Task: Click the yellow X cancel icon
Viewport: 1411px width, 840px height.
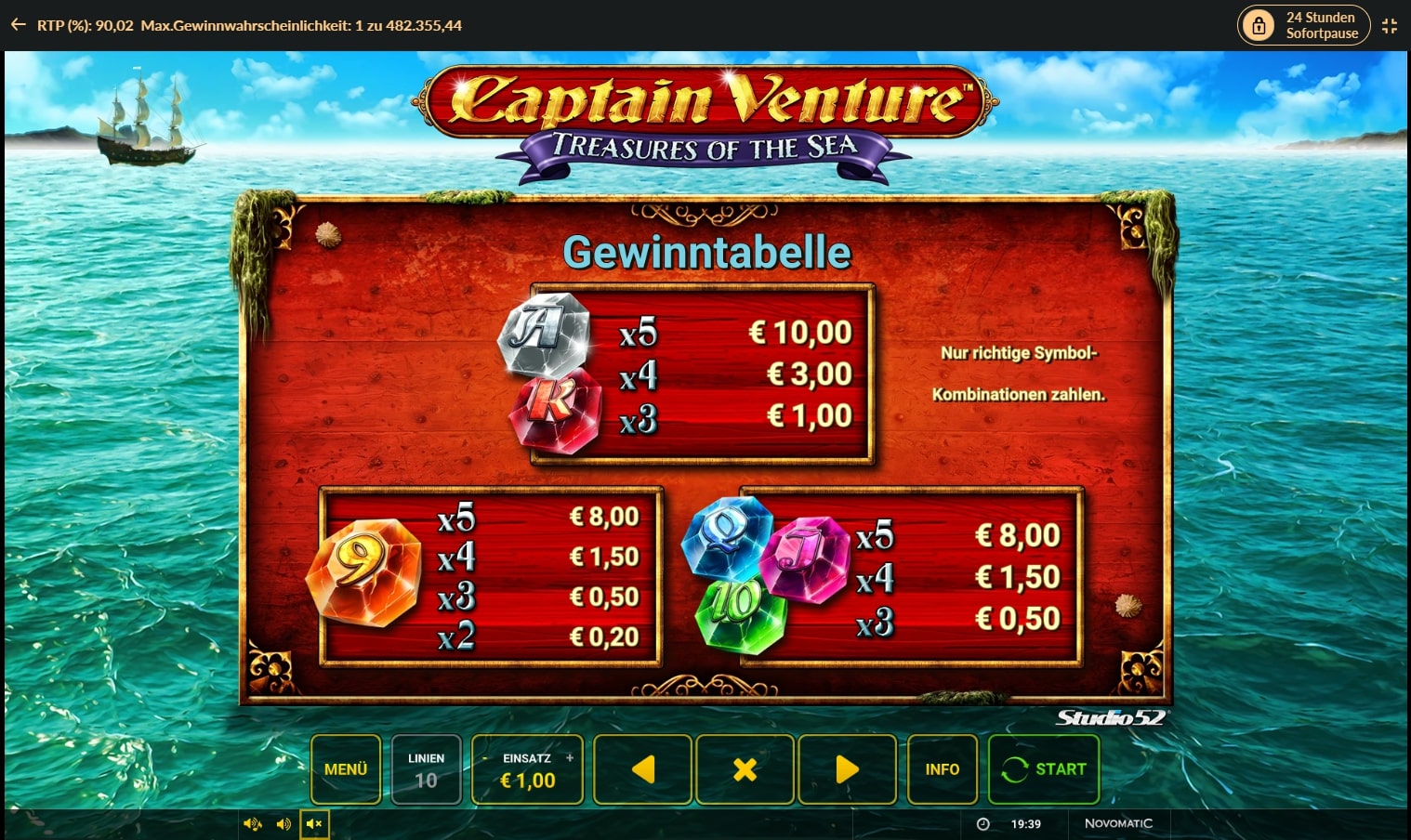Action: click(x=745, y=769)
